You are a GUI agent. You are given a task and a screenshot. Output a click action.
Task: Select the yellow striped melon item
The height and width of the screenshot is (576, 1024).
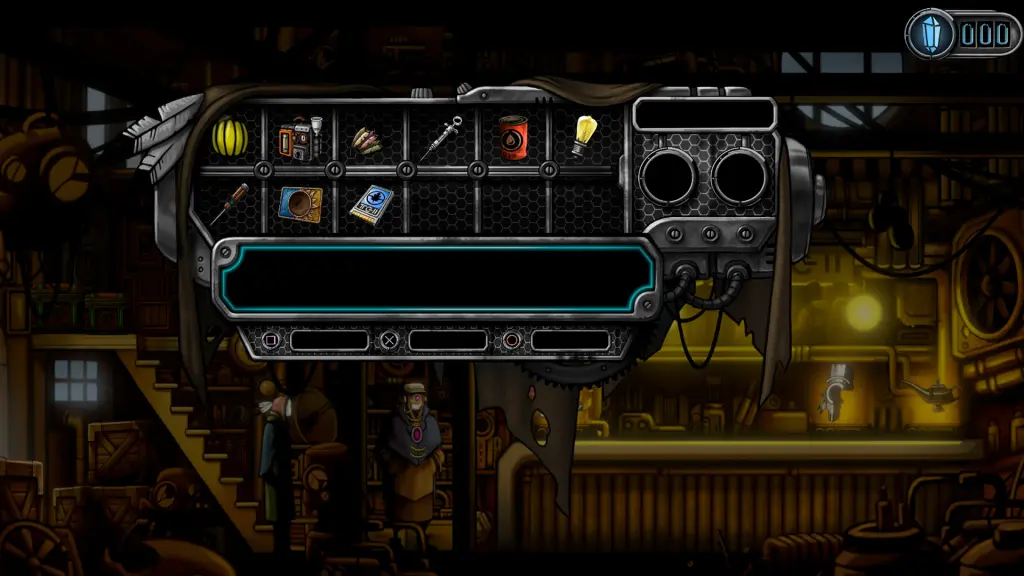point(229,137)
